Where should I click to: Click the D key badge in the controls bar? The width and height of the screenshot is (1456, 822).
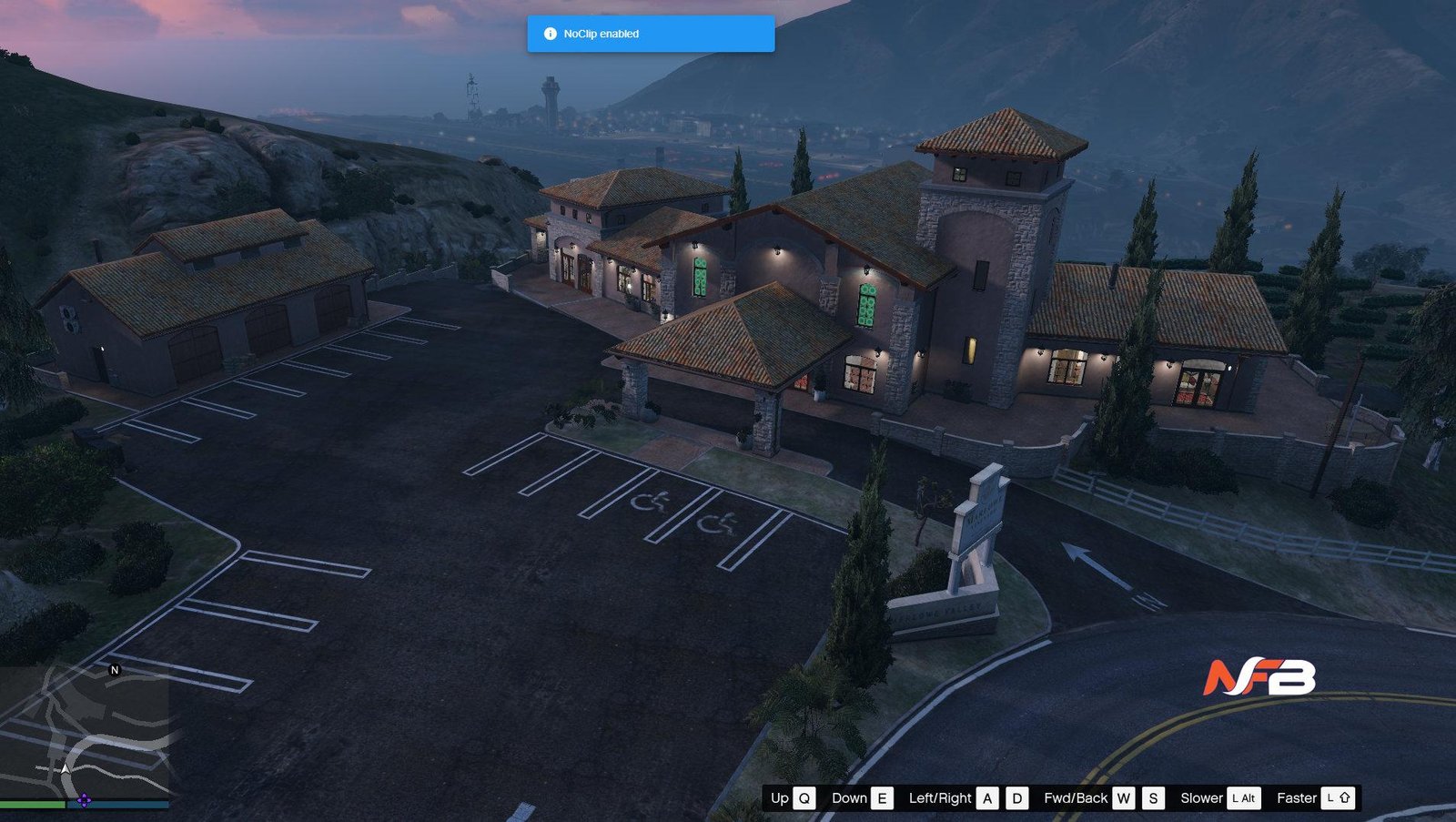tap(1016, 798)
